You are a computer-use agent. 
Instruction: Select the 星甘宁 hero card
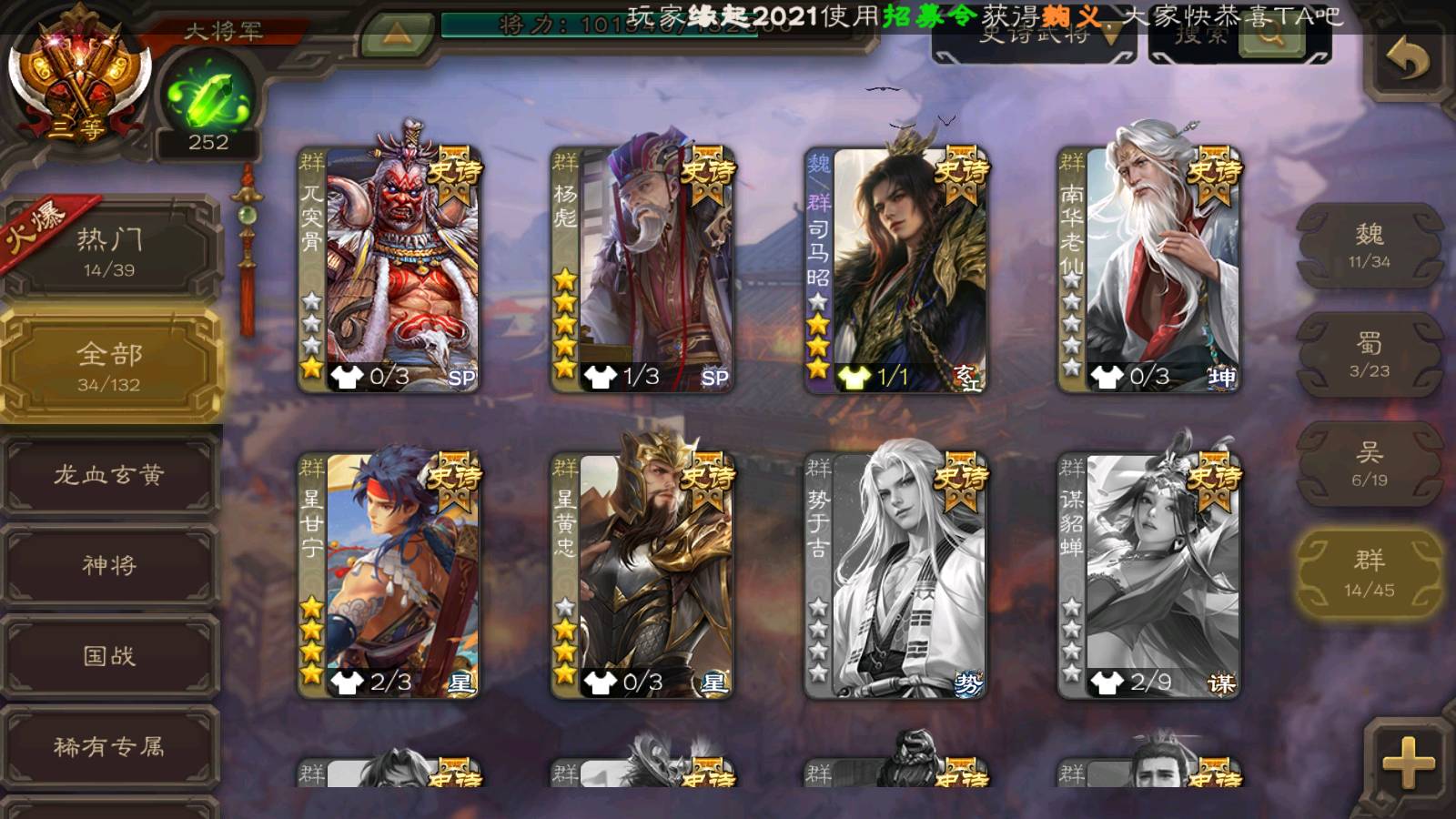tap(389, 575)
